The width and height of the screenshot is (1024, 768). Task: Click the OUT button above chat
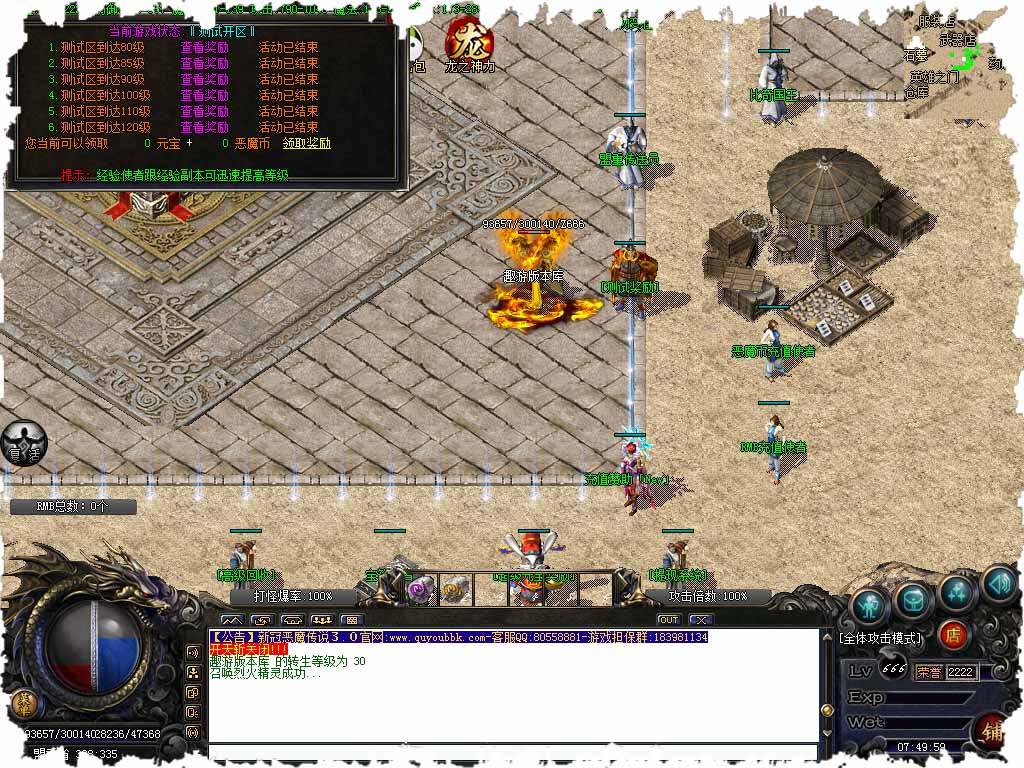pyautogui.click(x=668, y=620)
